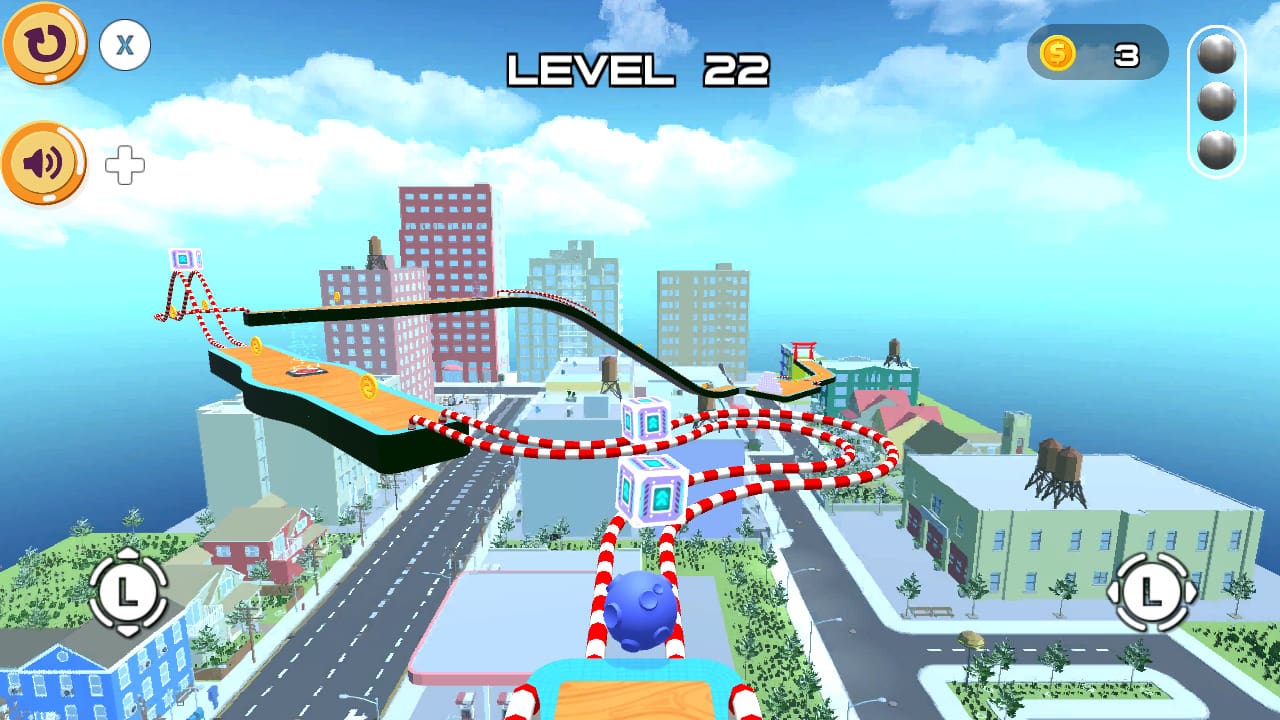1280x720 pixels.
Task: Tap the orange platform beneath the ball
Action: coord(637,700)
